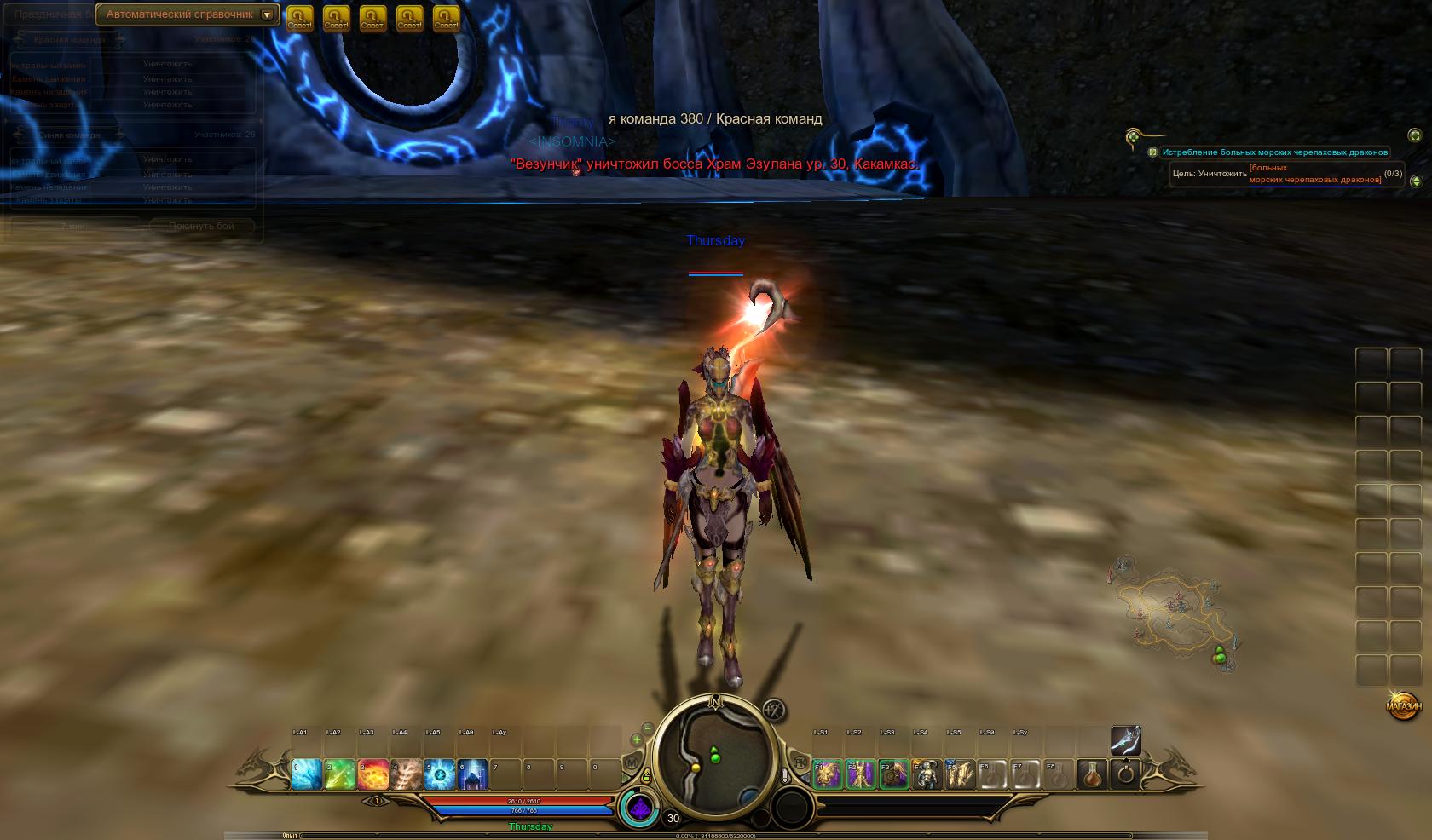Select the sea turtle dragons quest tracker
1432x840 pixels.
coord(1274,152)
